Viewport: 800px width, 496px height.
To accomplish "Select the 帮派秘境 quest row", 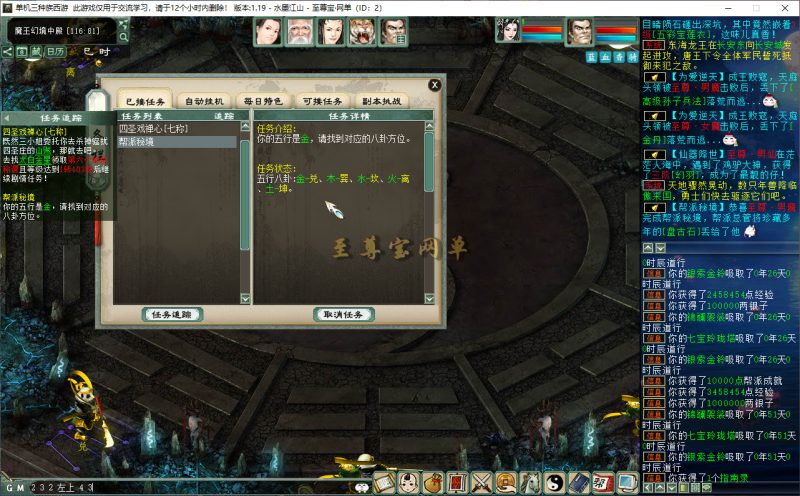I will click(140, 142).
